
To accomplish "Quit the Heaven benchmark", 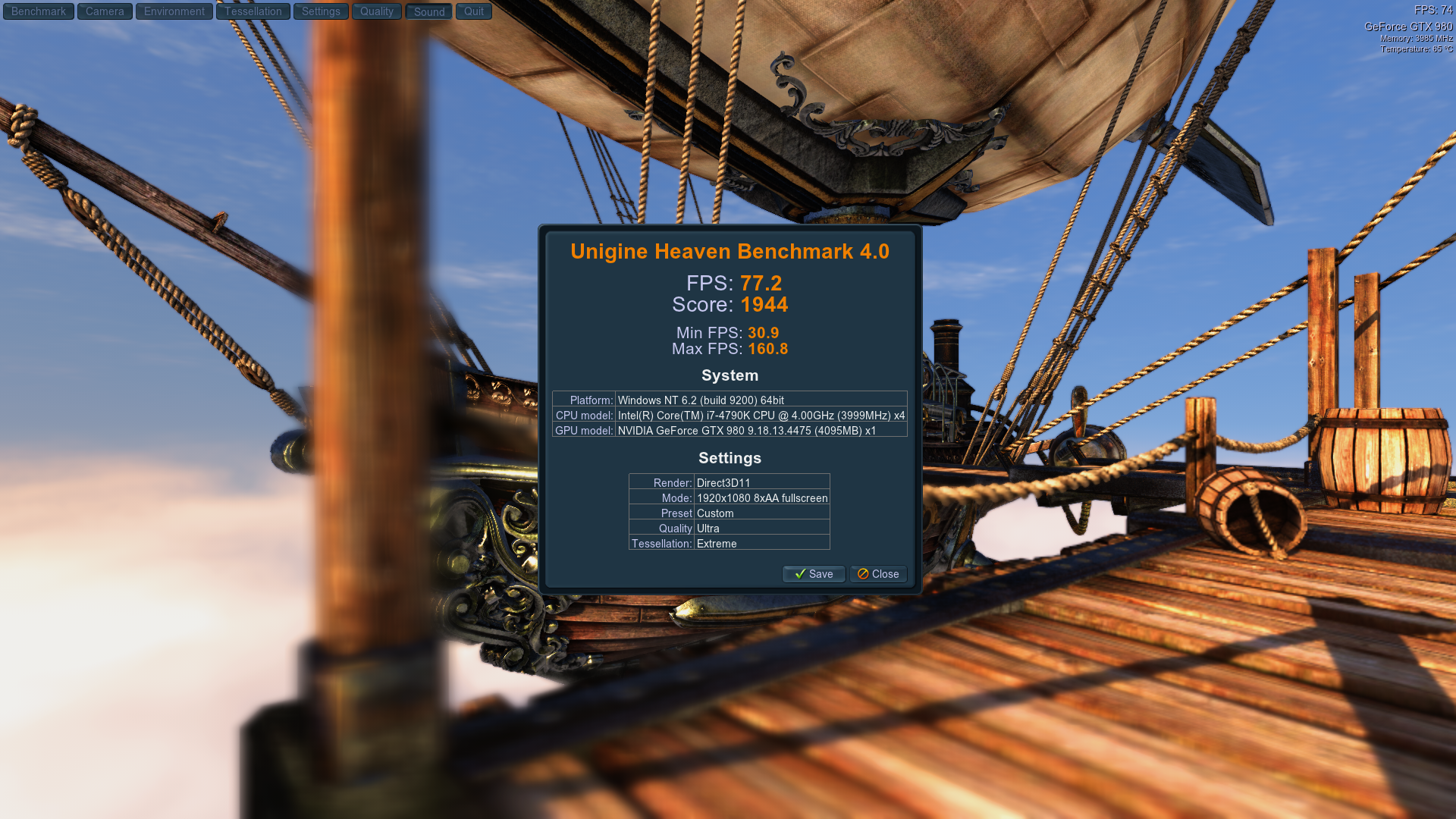I will tap(474, 11).
